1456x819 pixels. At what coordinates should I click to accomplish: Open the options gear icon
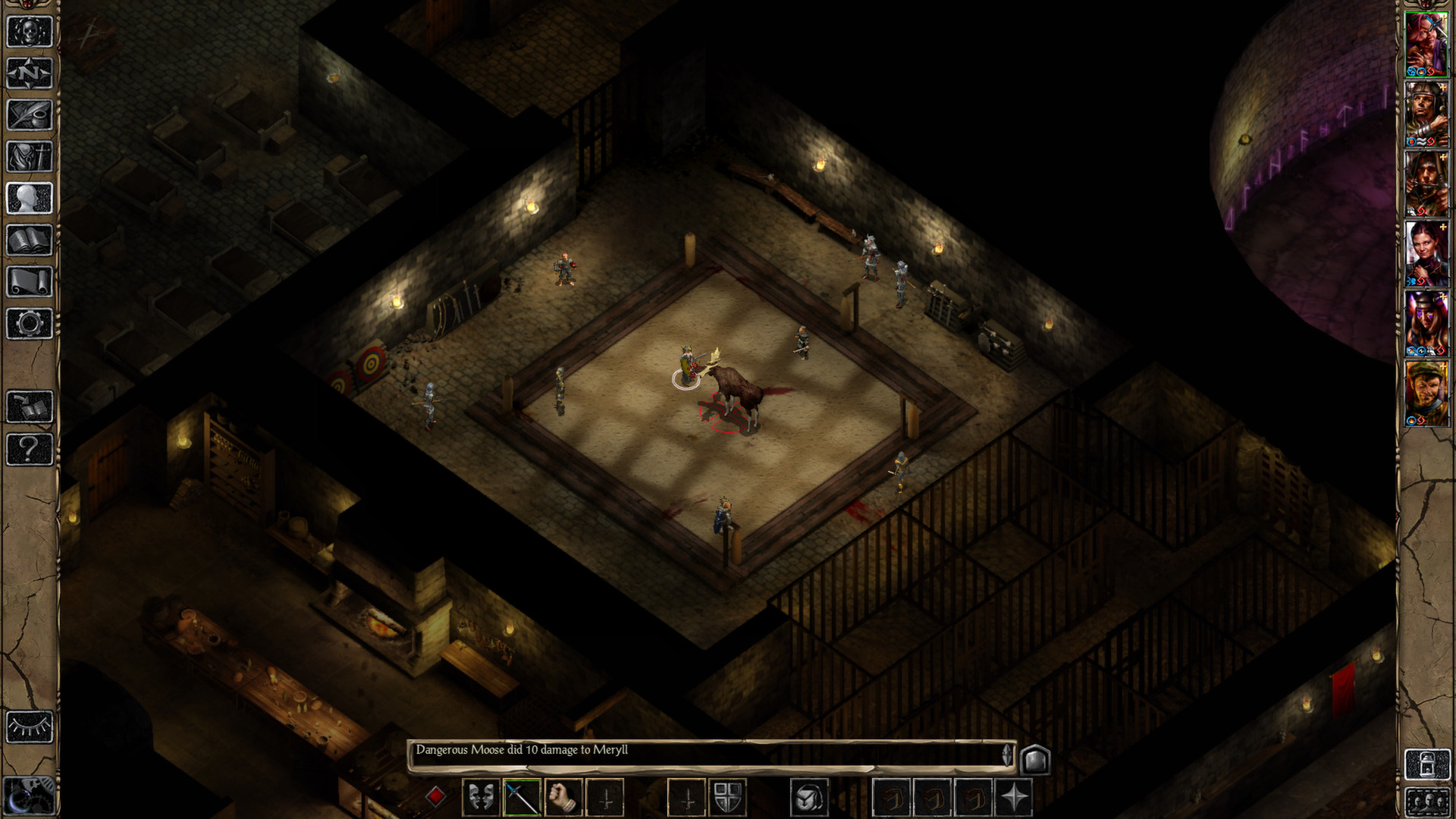pyautogui.click(x=30, y=324)
